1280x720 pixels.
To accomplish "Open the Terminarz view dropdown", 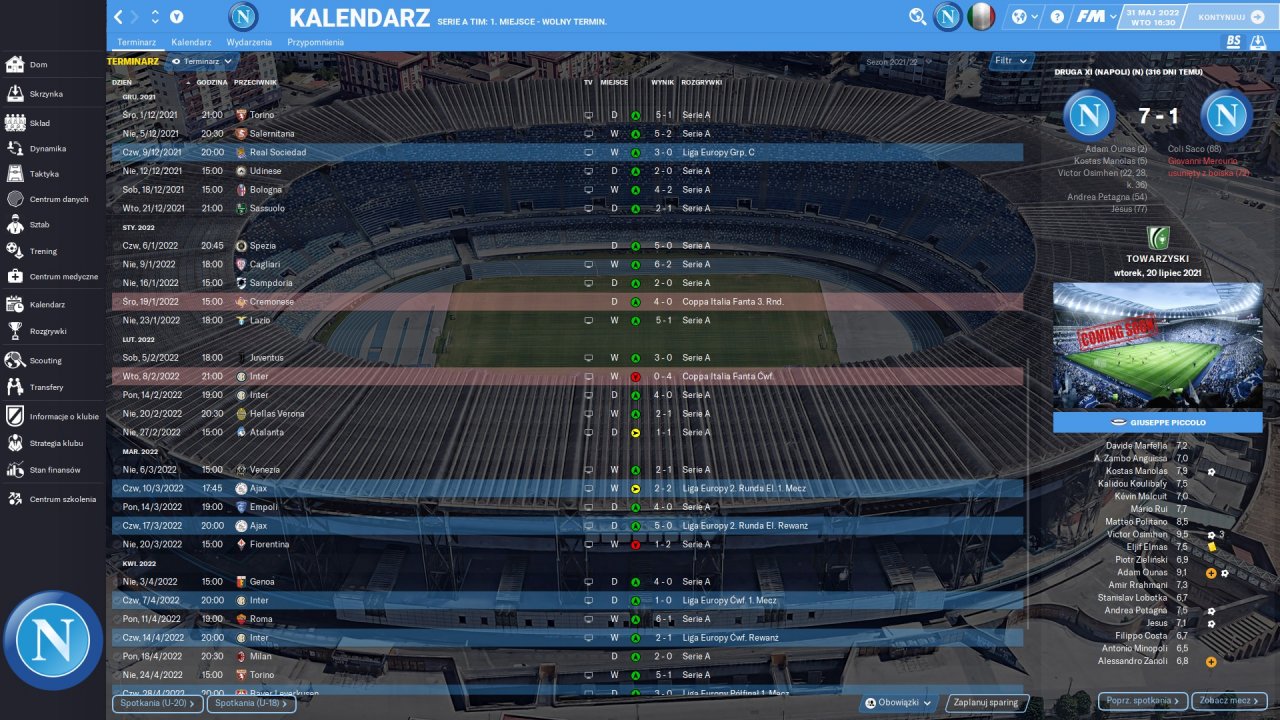I will (x=202, y=61).
